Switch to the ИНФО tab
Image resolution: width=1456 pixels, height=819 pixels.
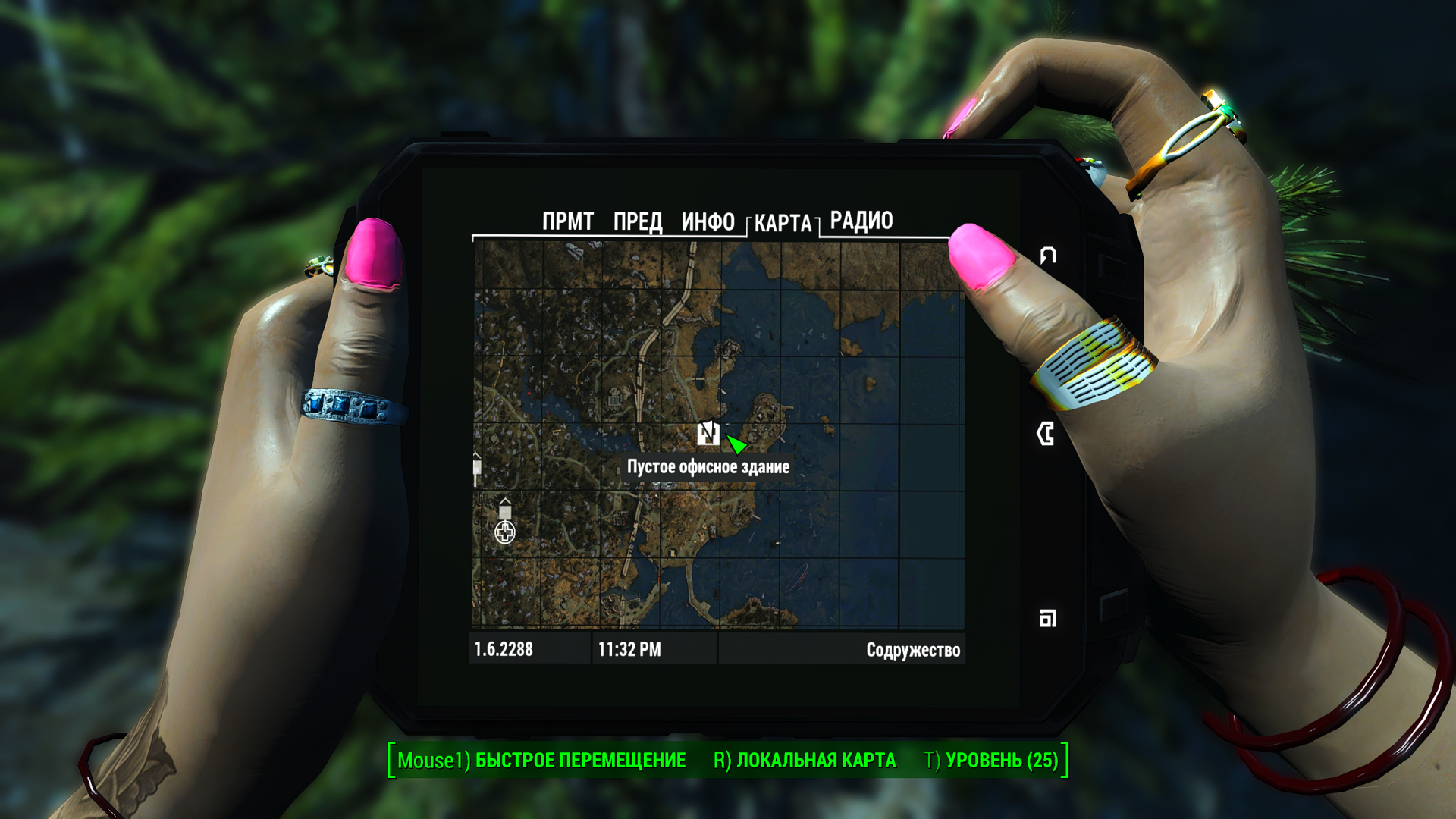point(708,221)
